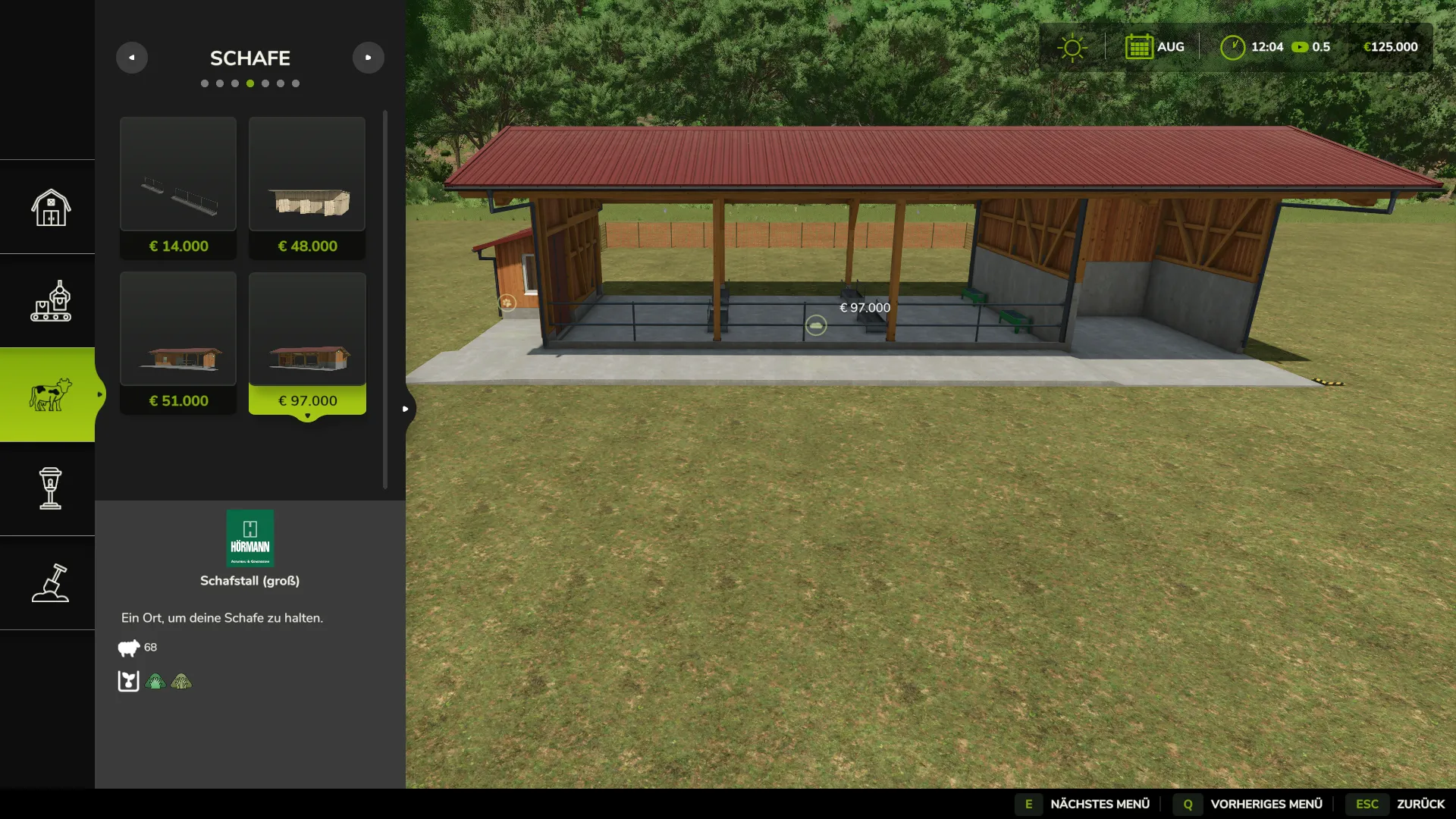Choose the € 48.000 sheep pasture item
1456x819 pixels.
[307, 187]
